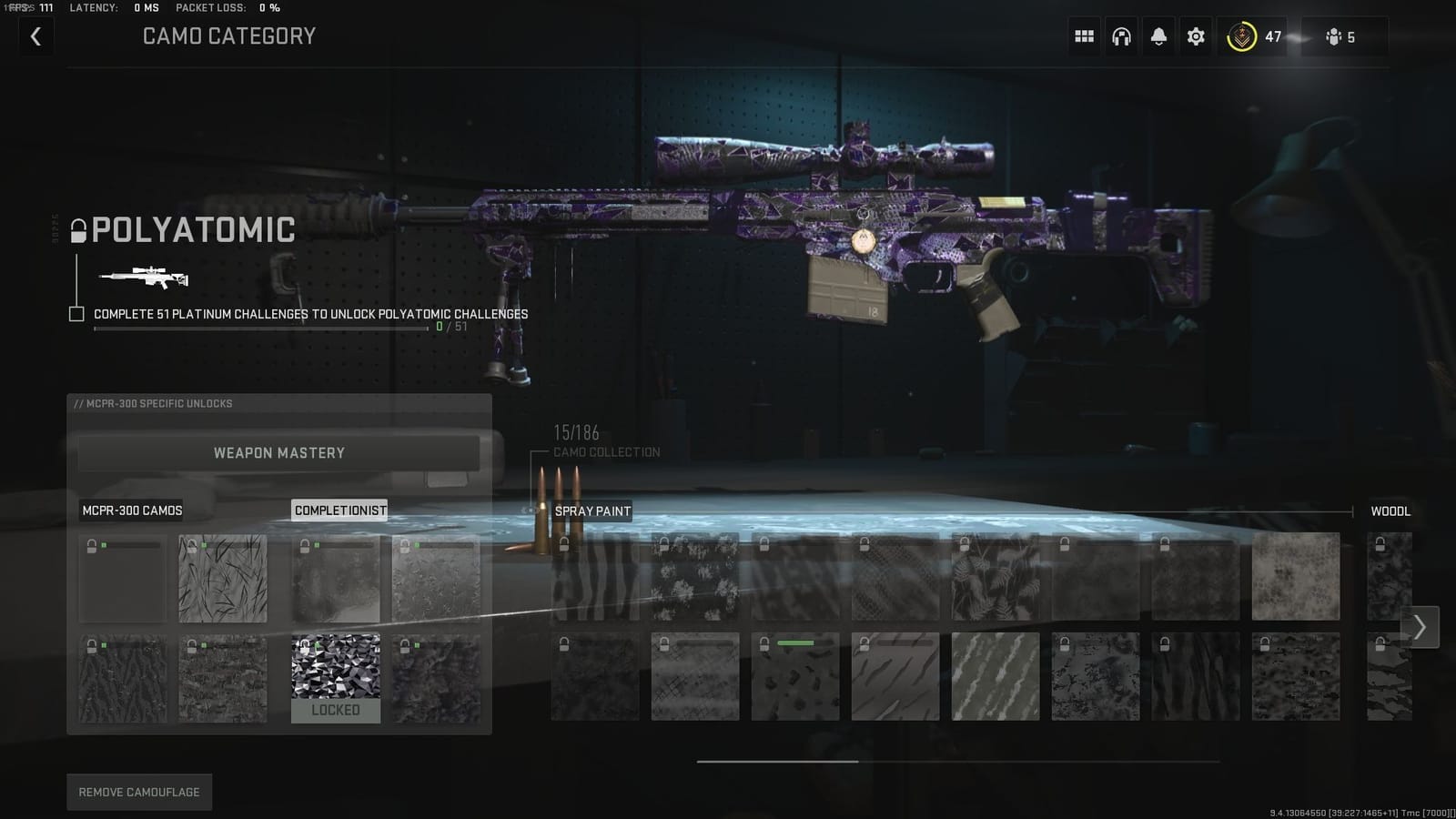Image resolution: width=1456 pixels, height=819 pixels.
Task: Open the channels grid icon in the header
Action: tap(1084, 36)
